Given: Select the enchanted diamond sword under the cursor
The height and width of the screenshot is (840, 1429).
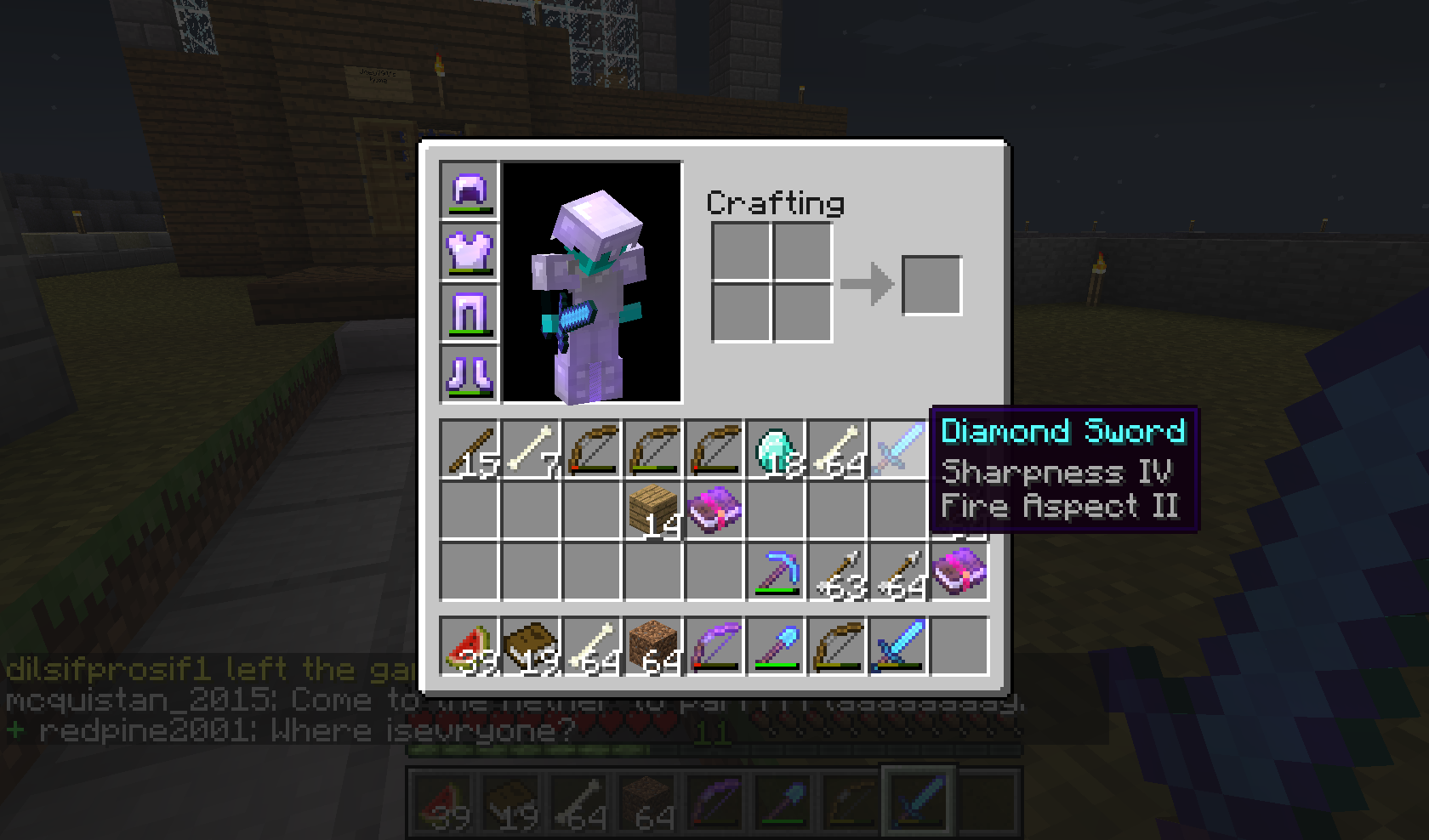Looking at the screenshot, I should click(x=897, y=448).
